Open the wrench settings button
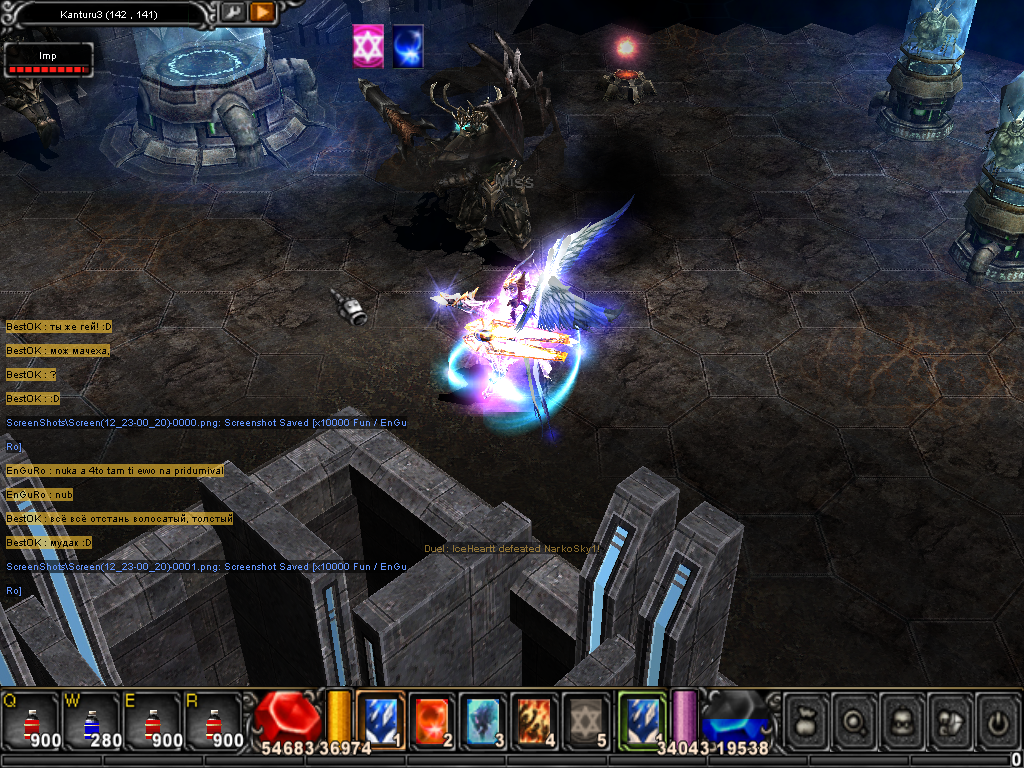This screenshot has height=768, width=1024. pos(232,13)
